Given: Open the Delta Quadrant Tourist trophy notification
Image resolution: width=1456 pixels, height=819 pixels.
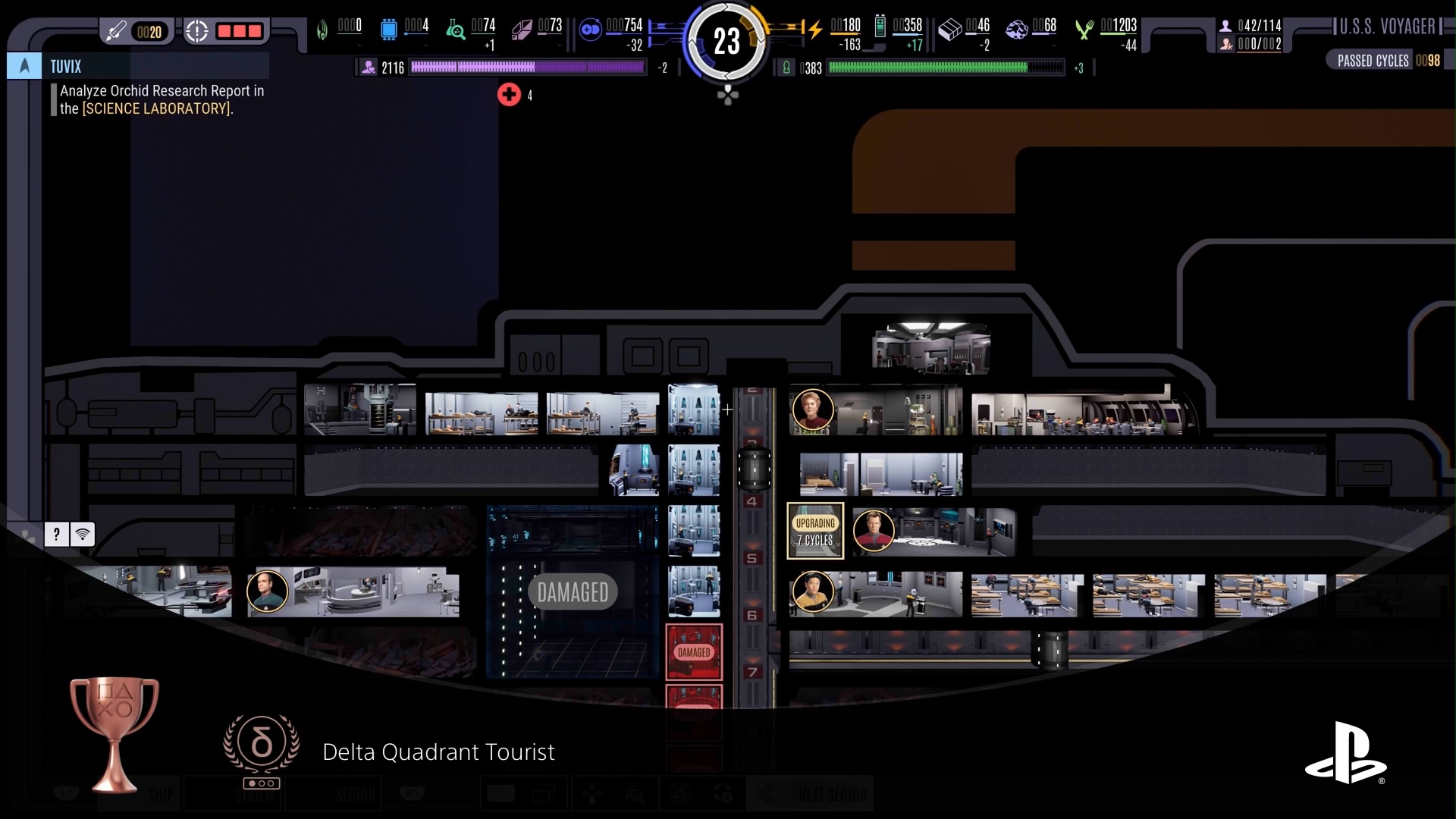Looking at the screenshot, I should [438, 752].
